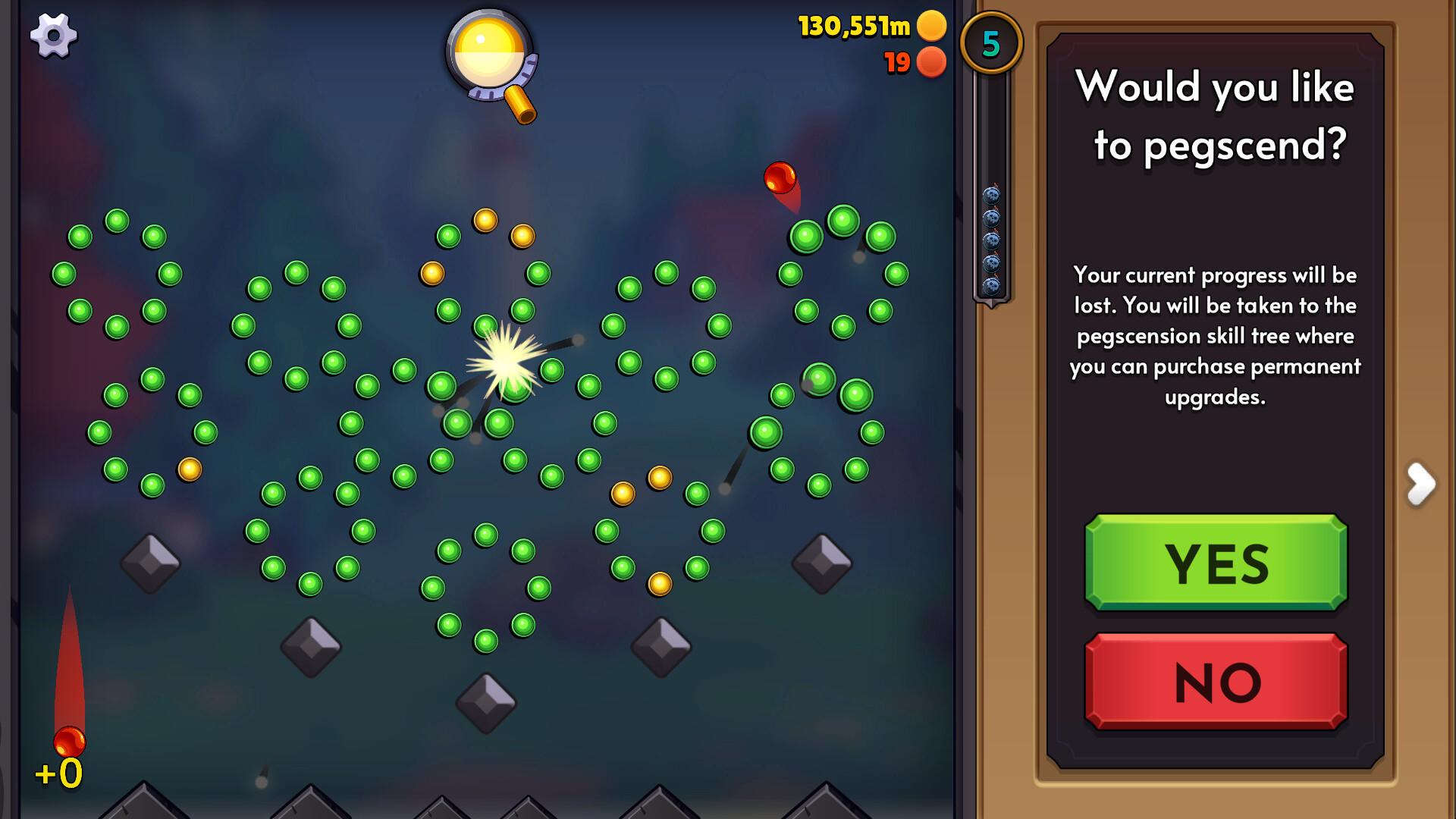Click the bottom skull bomb icon

tap(991, 285)
